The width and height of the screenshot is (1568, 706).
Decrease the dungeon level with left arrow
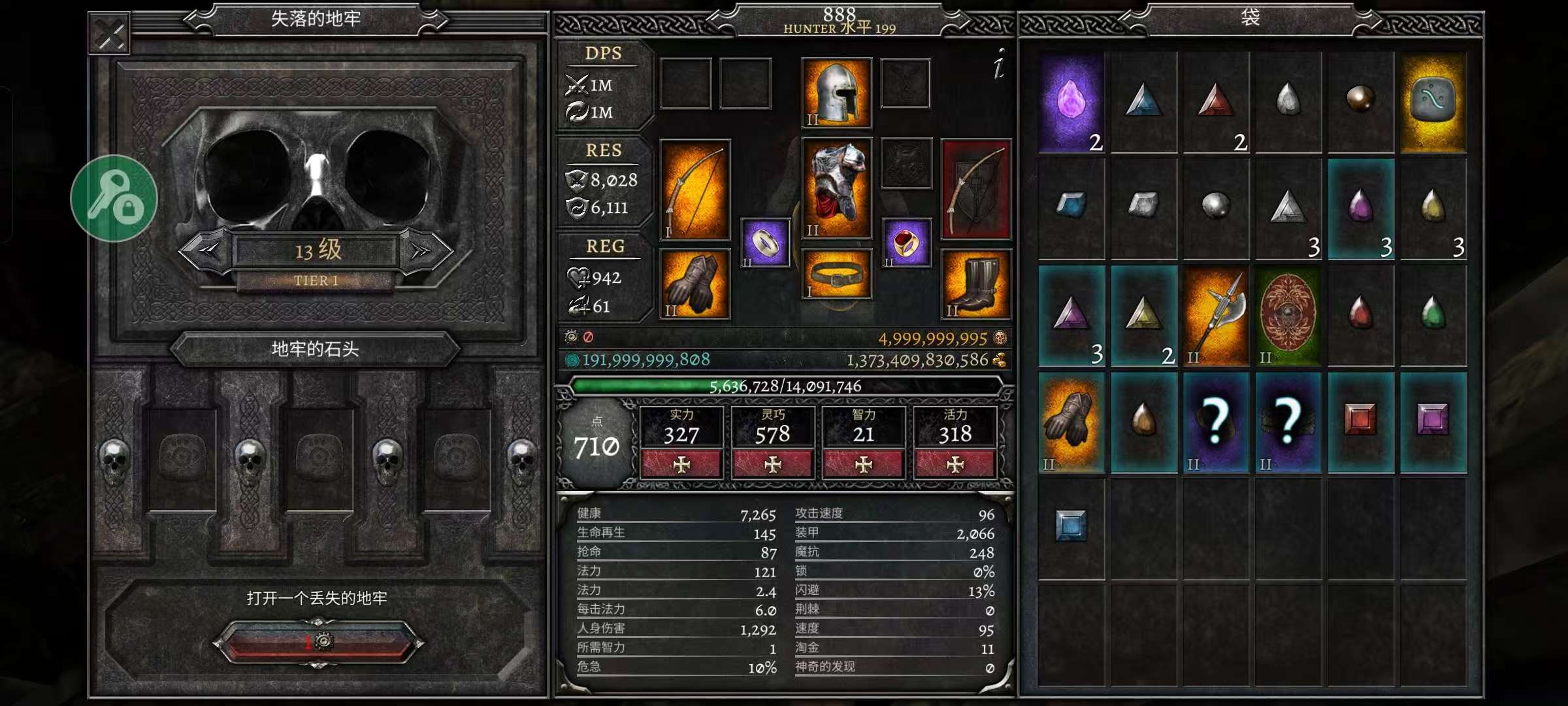(205, 250)
